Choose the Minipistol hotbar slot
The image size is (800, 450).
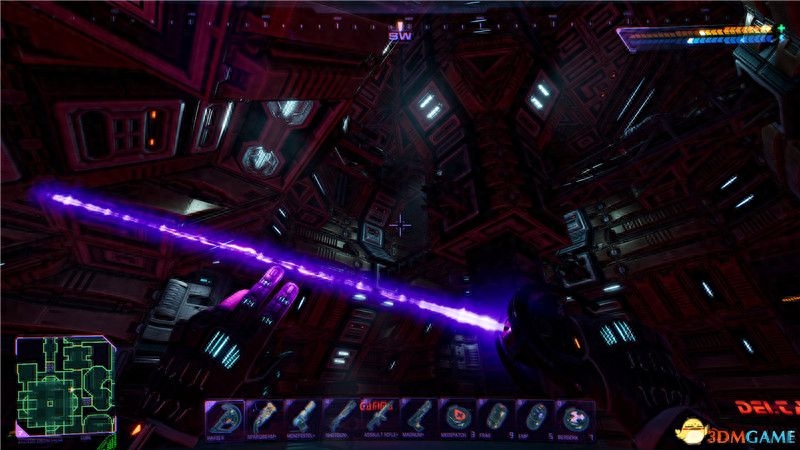(304, 417)
